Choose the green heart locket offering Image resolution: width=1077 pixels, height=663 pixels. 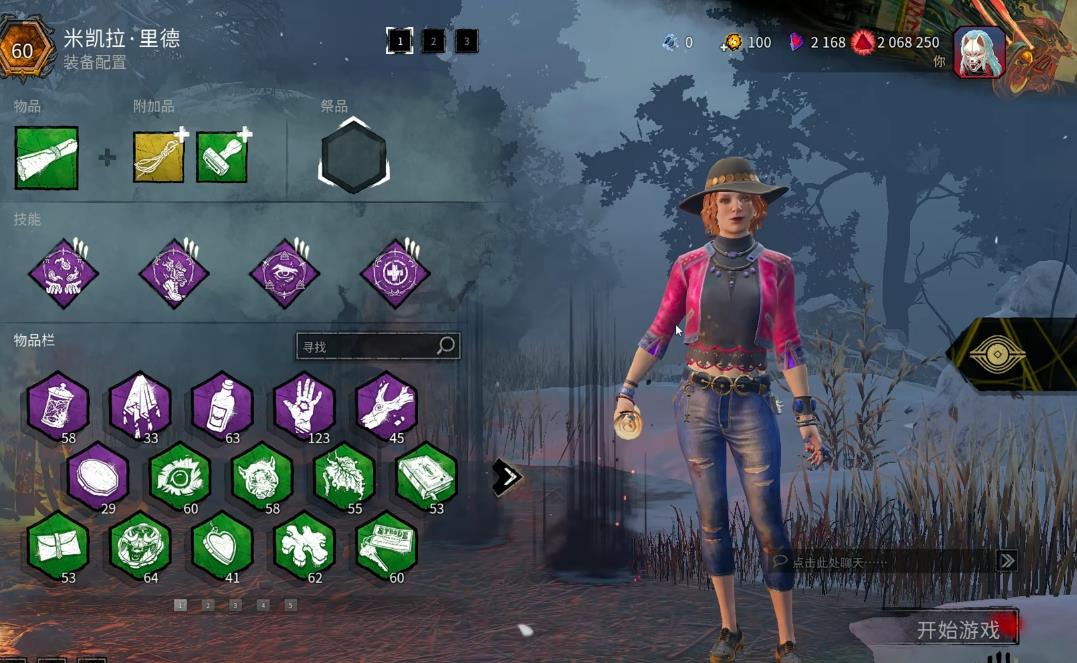(x=222, y=545)
